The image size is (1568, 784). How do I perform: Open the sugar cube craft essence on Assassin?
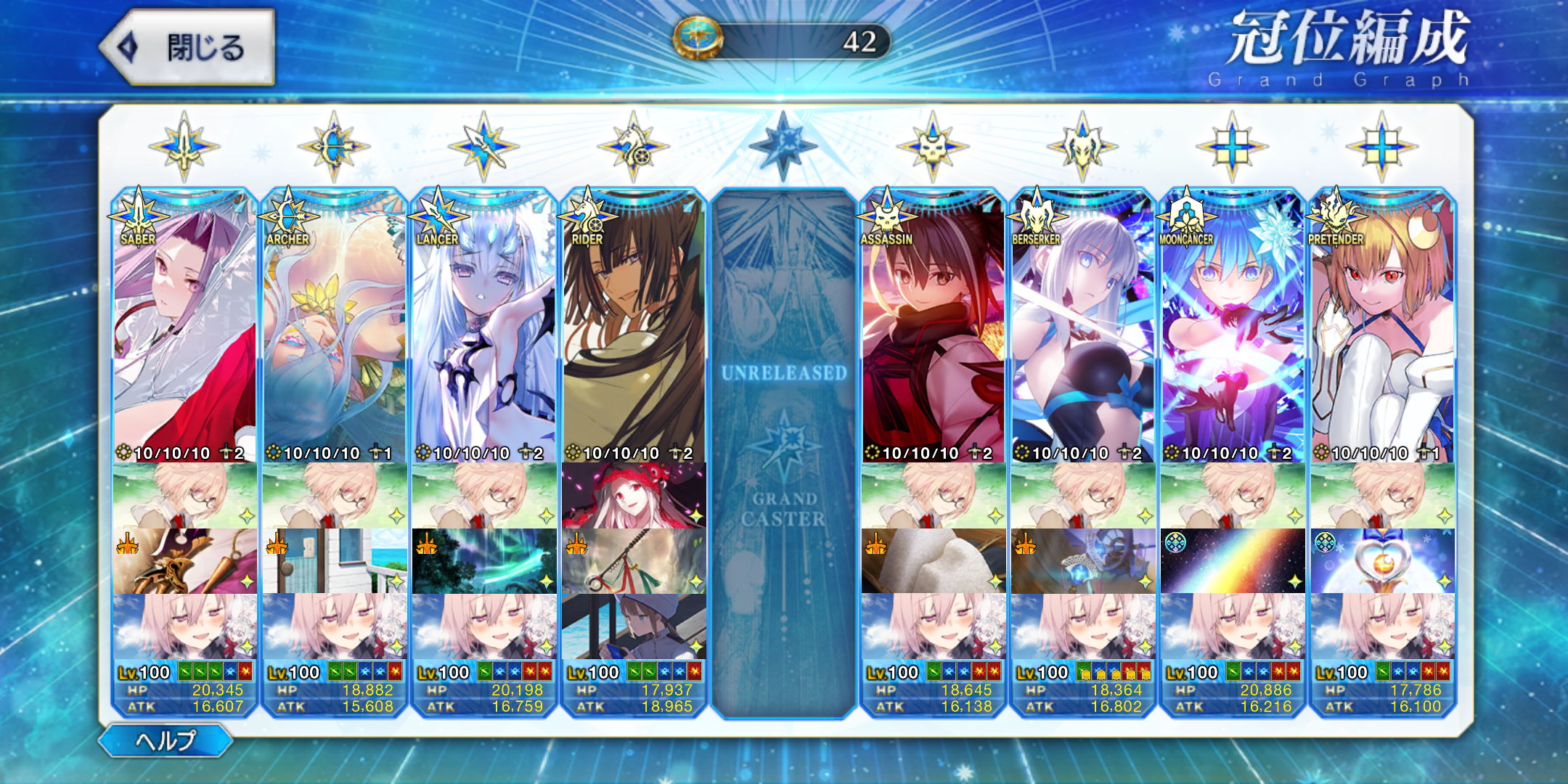933,560
